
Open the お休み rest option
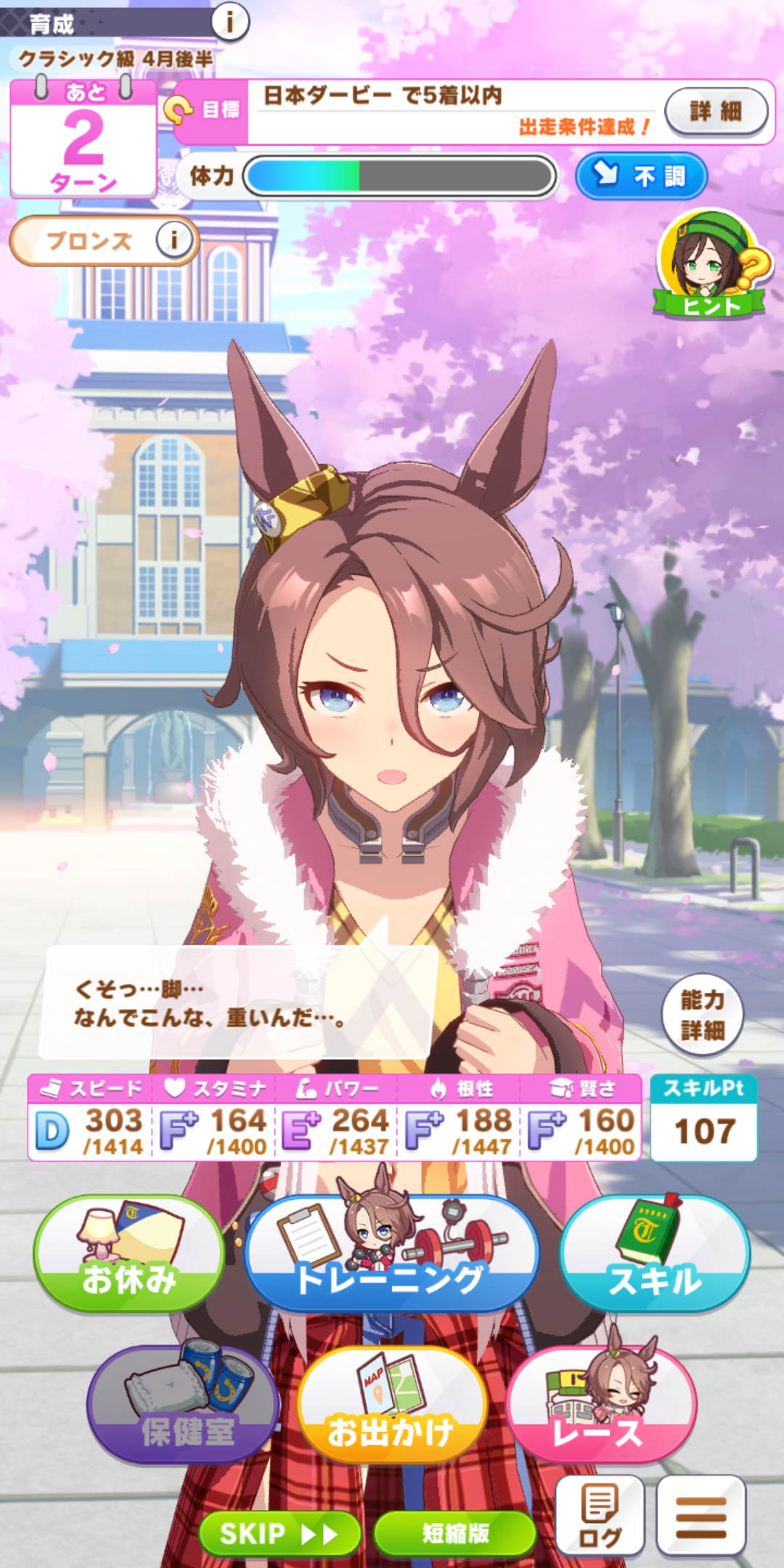point(128,1254)
